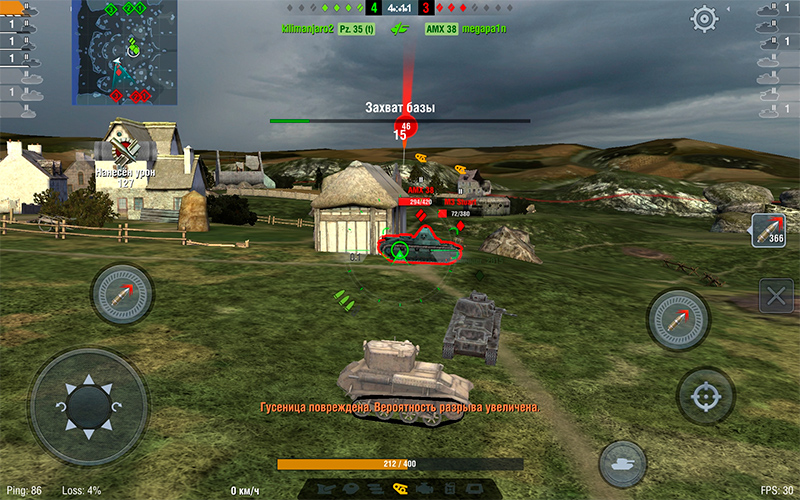The width and height of the screenshot is (800, 500).
Task: Fire using the button above the movement joystick
Action: (122, 294)
